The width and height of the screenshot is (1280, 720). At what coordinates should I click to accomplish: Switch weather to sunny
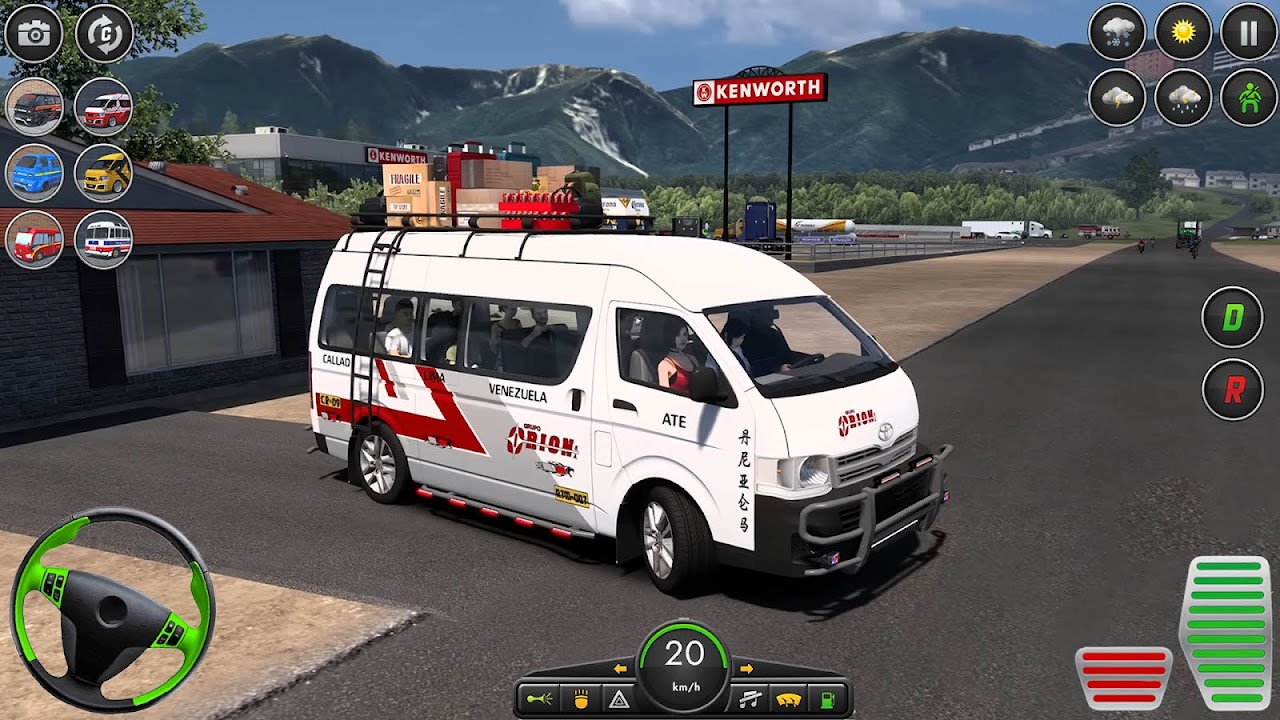pos(1184,34)
